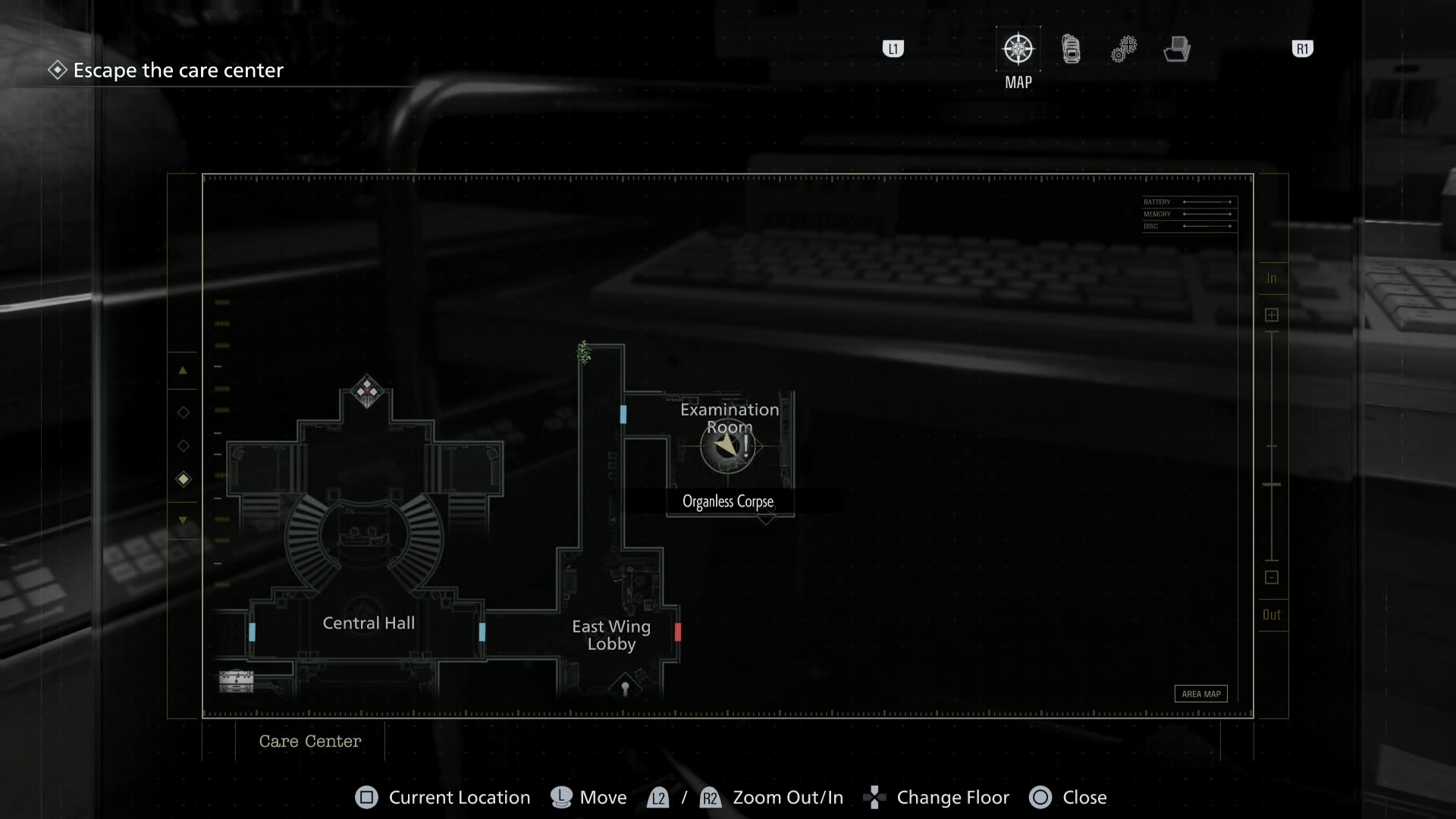Screen dimensions: 1456x819
Task: Click the save point icon in Central Hall
Action: tap(236, 680)
